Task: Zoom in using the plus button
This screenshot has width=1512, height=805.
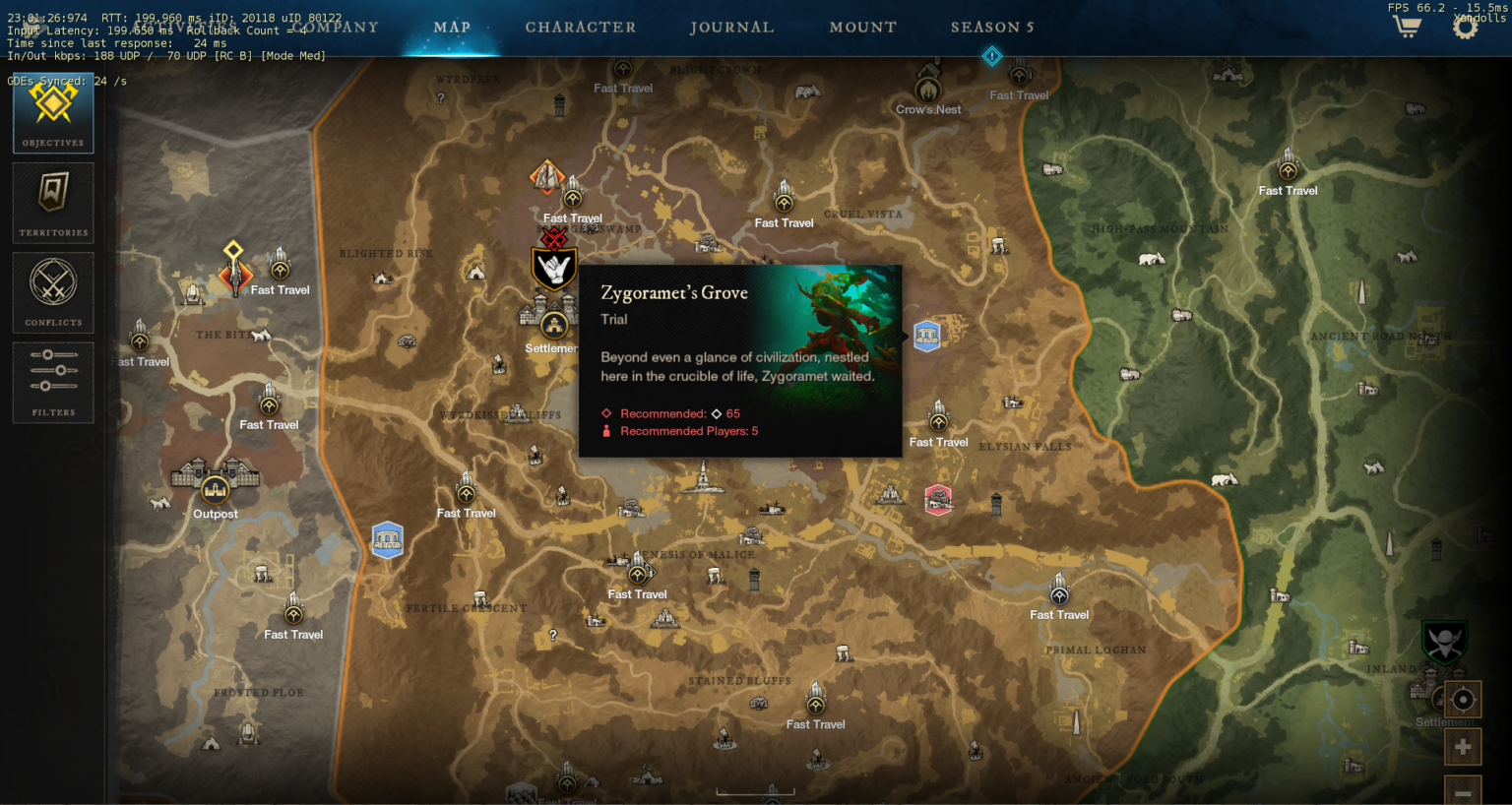Action: 1463,746
